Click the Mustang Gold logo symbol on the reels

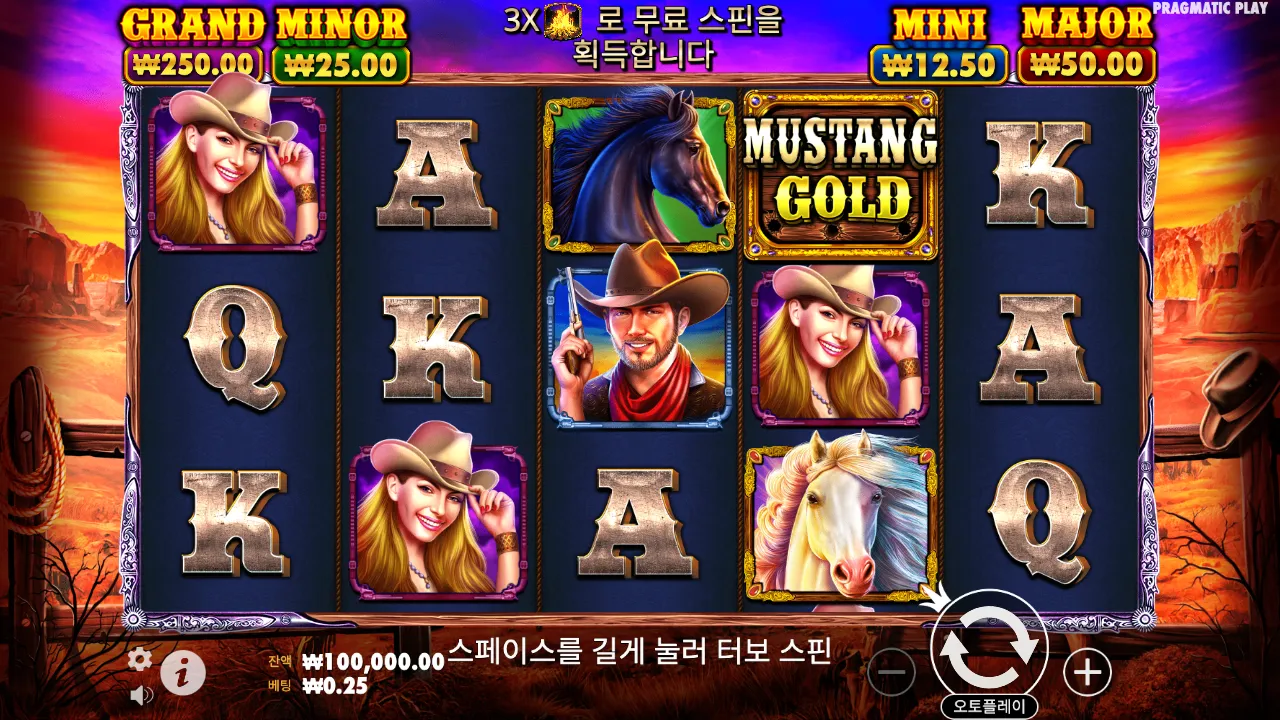point(838,172)
